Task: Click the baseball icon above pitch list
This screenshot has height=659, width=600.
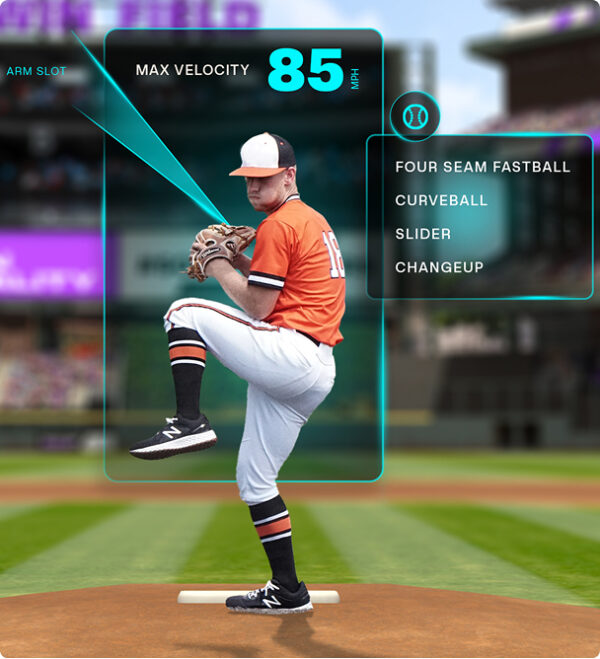Action: click(415, 117)
